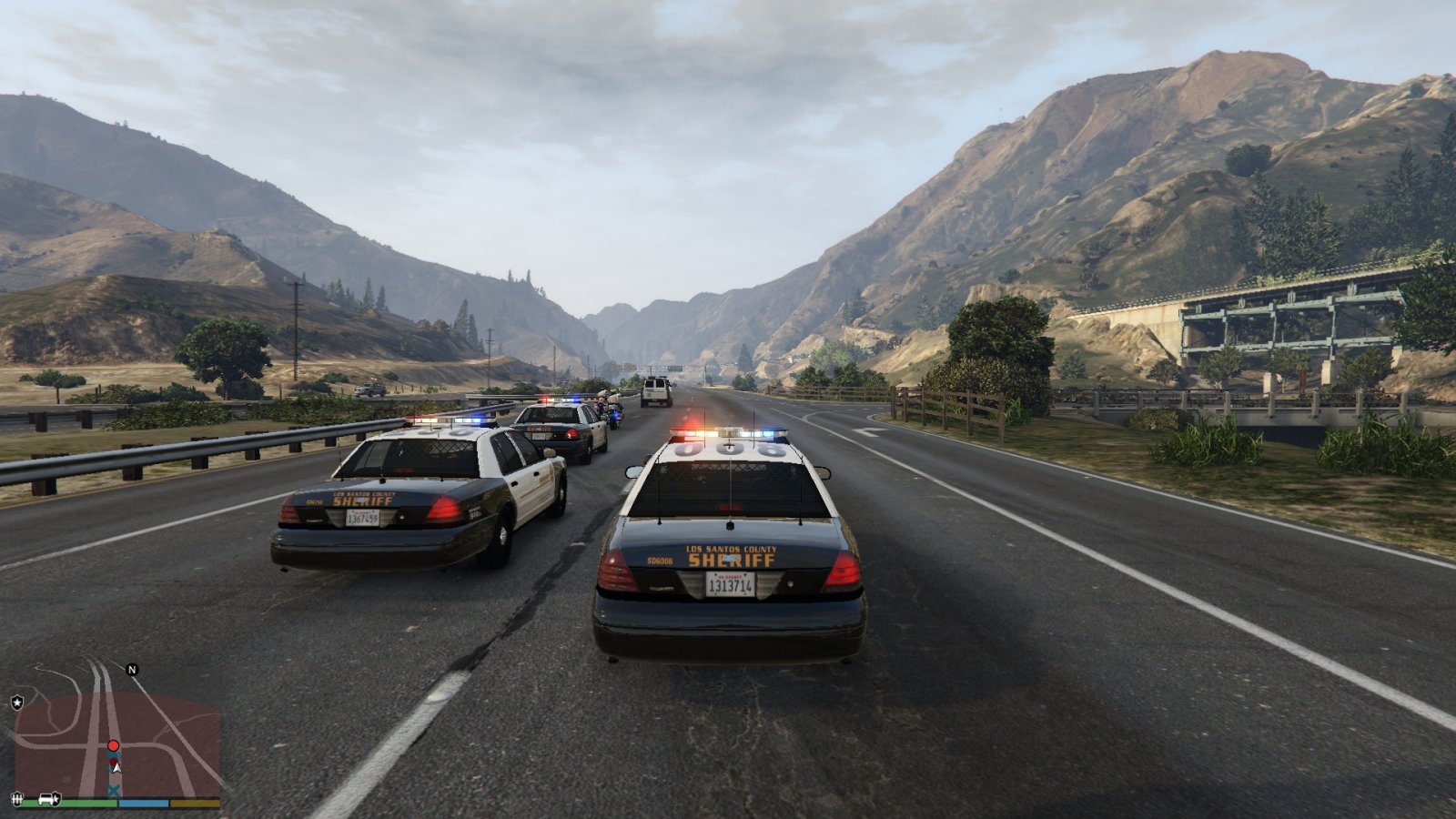
Task: Select the north compass marker
Action: pos(132,670)
